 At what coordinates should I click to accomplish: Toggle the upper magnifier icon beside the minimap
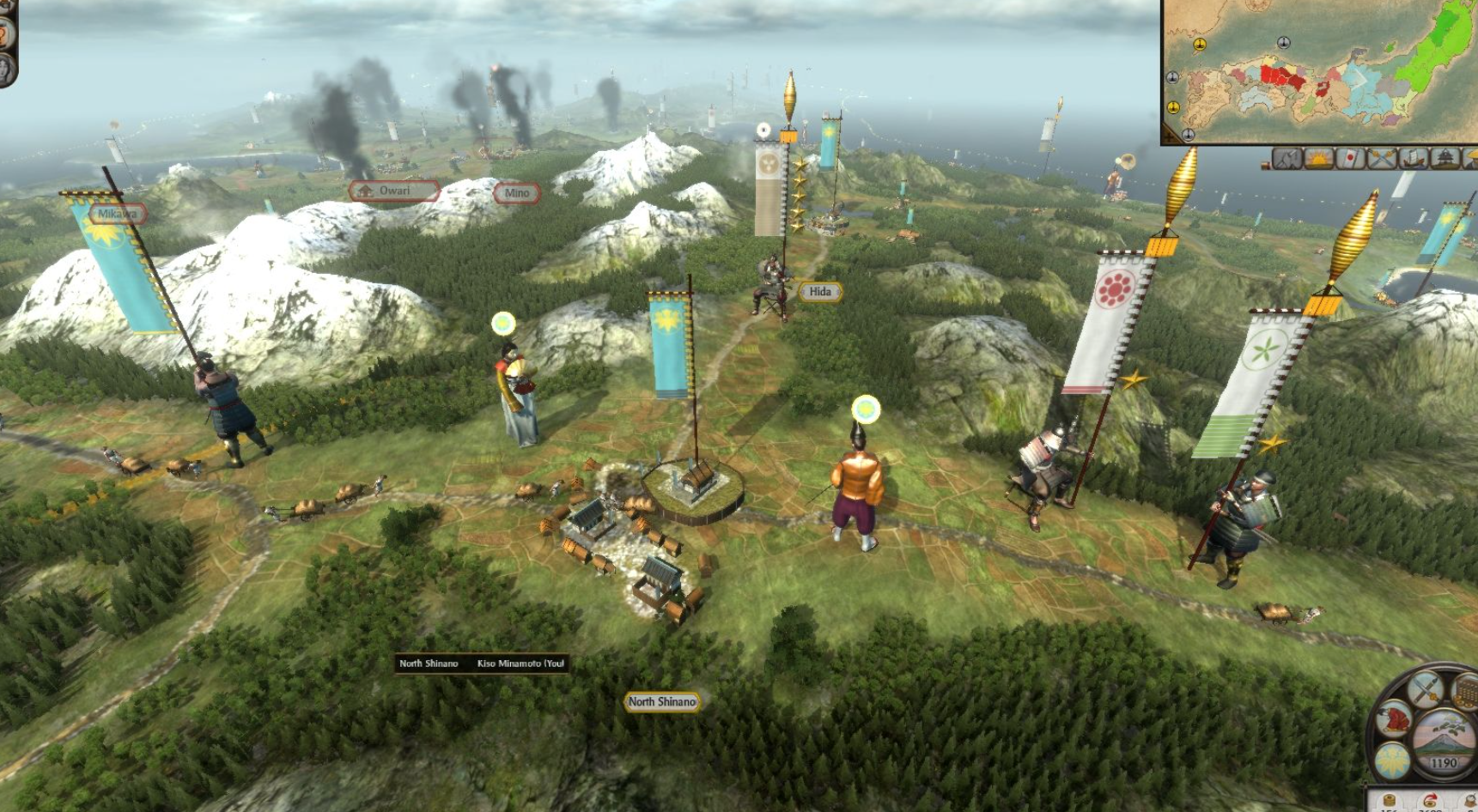(x=1172, y=78)
